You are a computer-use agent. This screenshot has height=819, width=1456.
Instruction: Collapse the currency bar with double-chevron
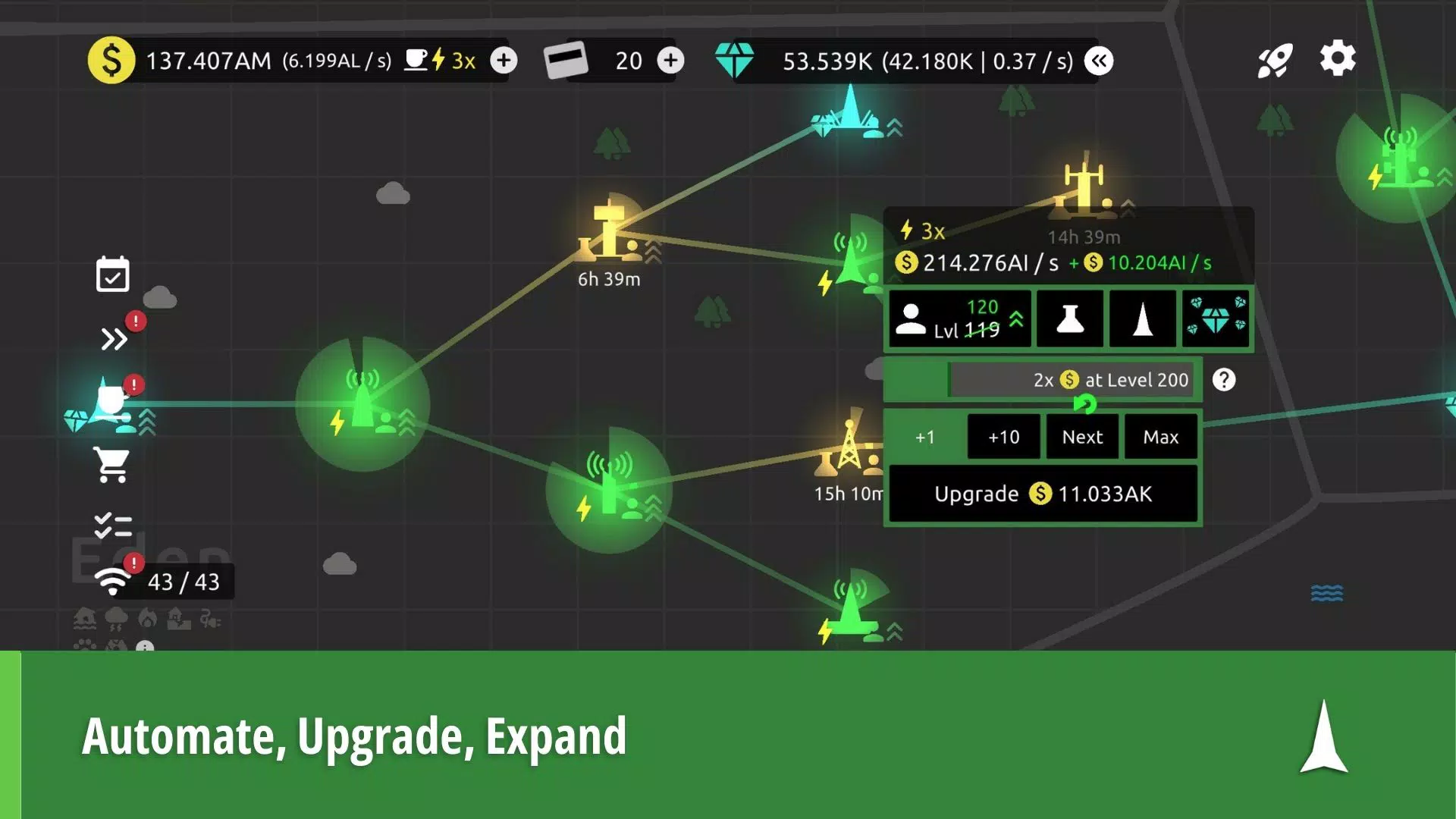click(1100, 61)
